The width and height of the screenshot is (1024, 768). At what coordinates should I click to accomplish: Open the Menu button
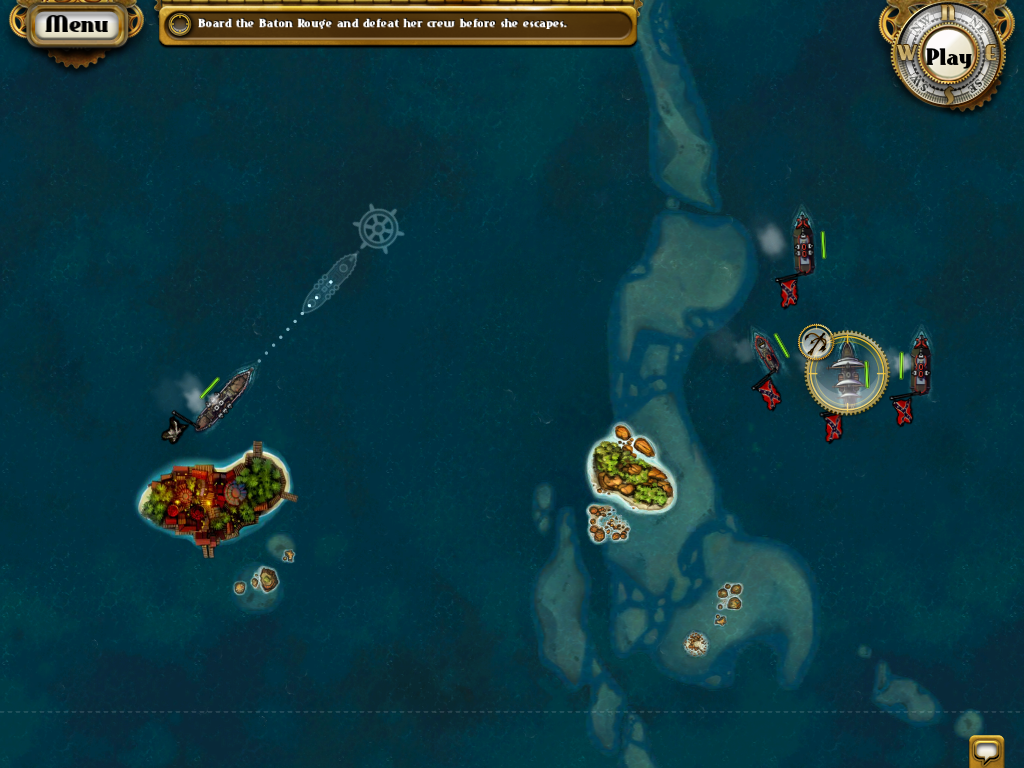tap(77, 25)
